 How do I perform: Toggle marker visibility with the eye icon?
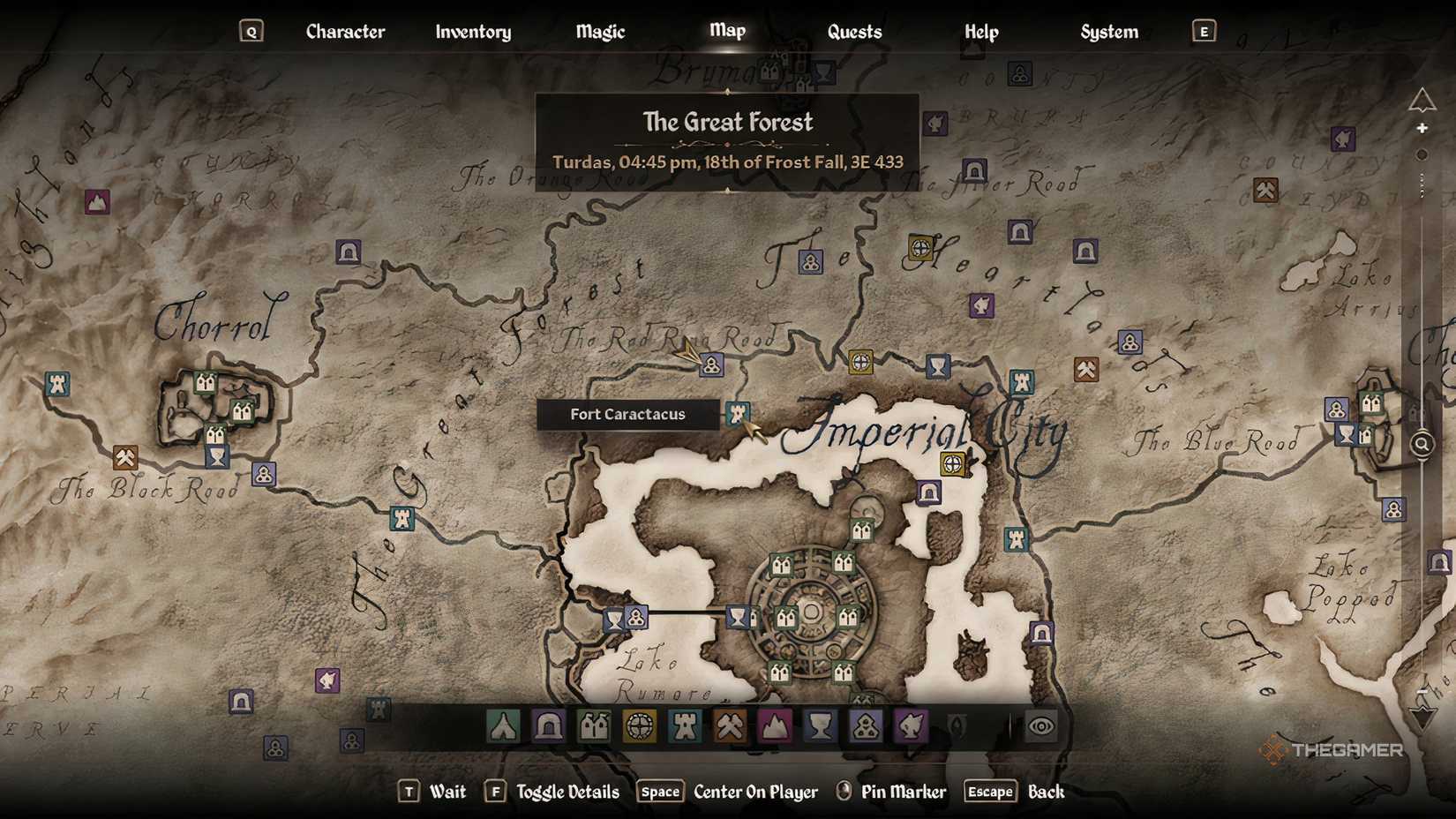point(1040,726)
